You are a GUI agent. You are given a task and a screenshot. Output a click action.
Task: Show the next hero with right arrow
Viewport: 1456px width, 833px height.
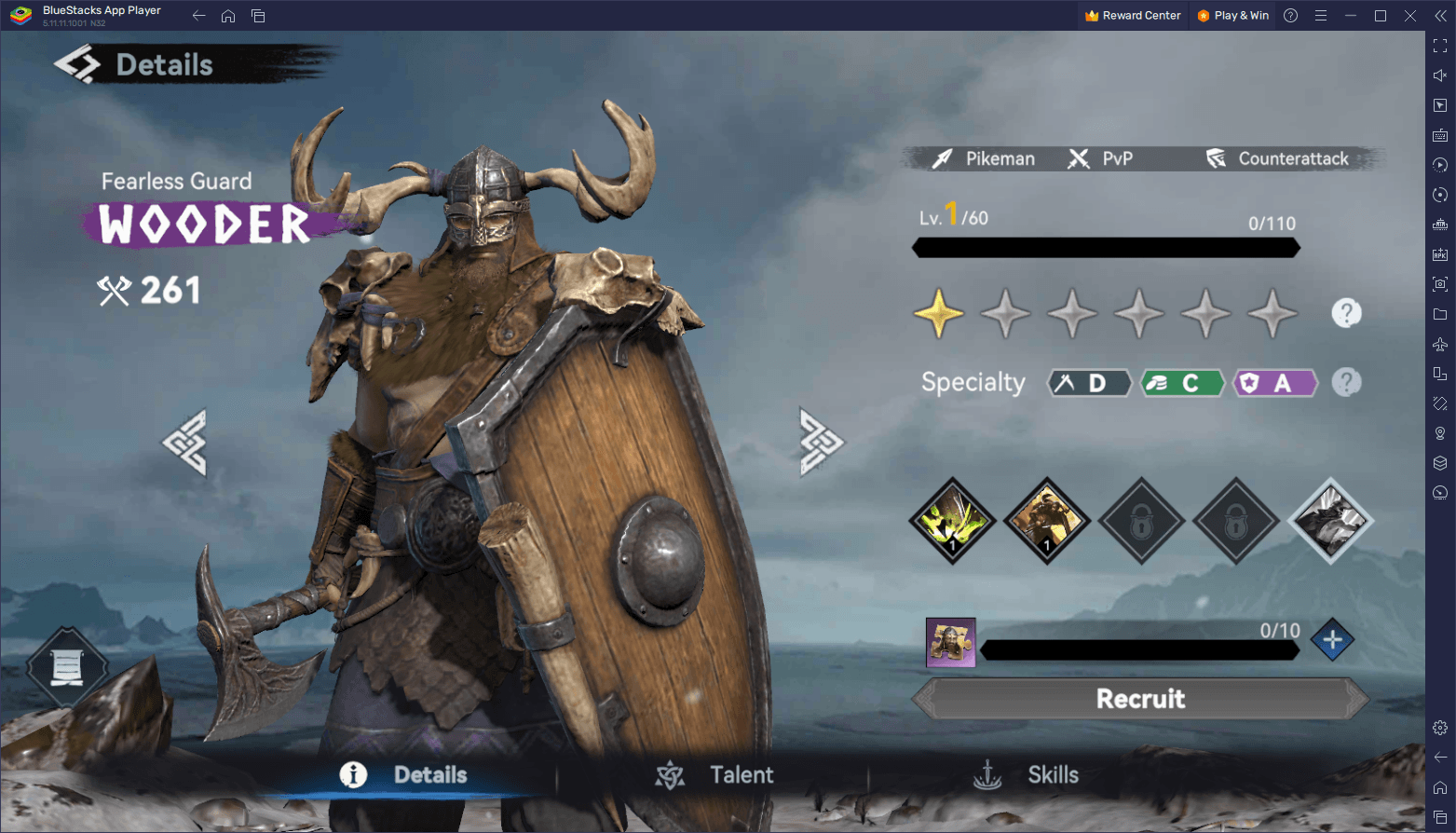[x=821, y=442]
